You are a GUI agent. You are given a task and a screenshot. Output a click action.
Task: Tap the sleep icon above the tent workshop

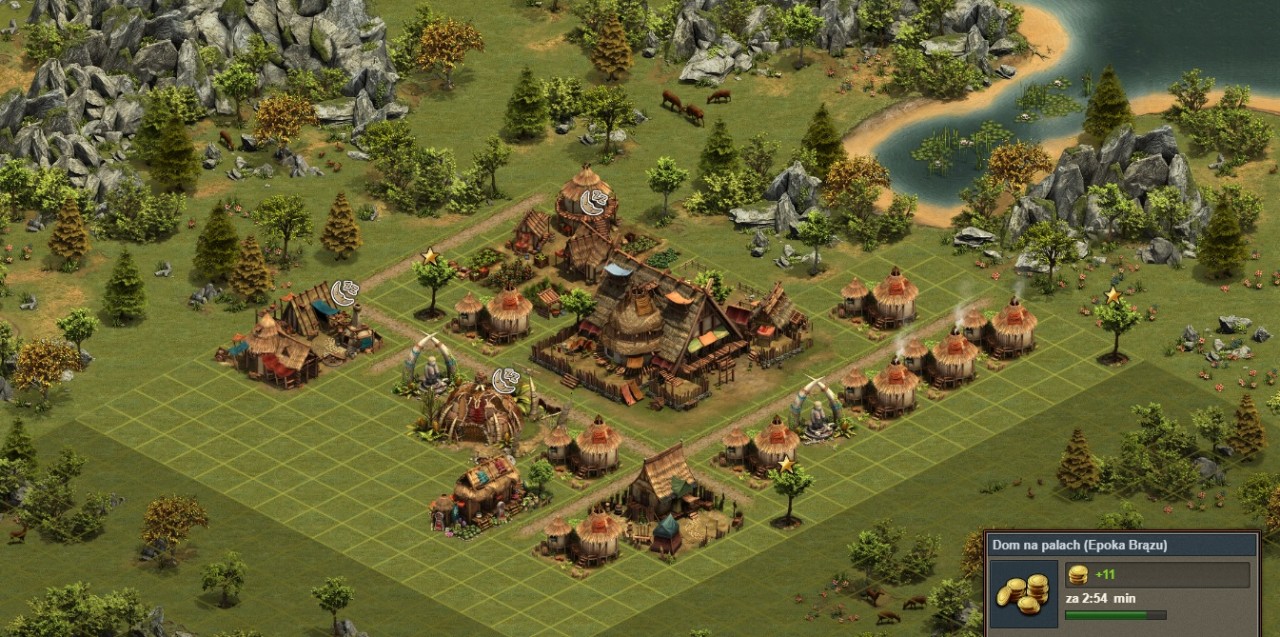click(x=345, y=293)
